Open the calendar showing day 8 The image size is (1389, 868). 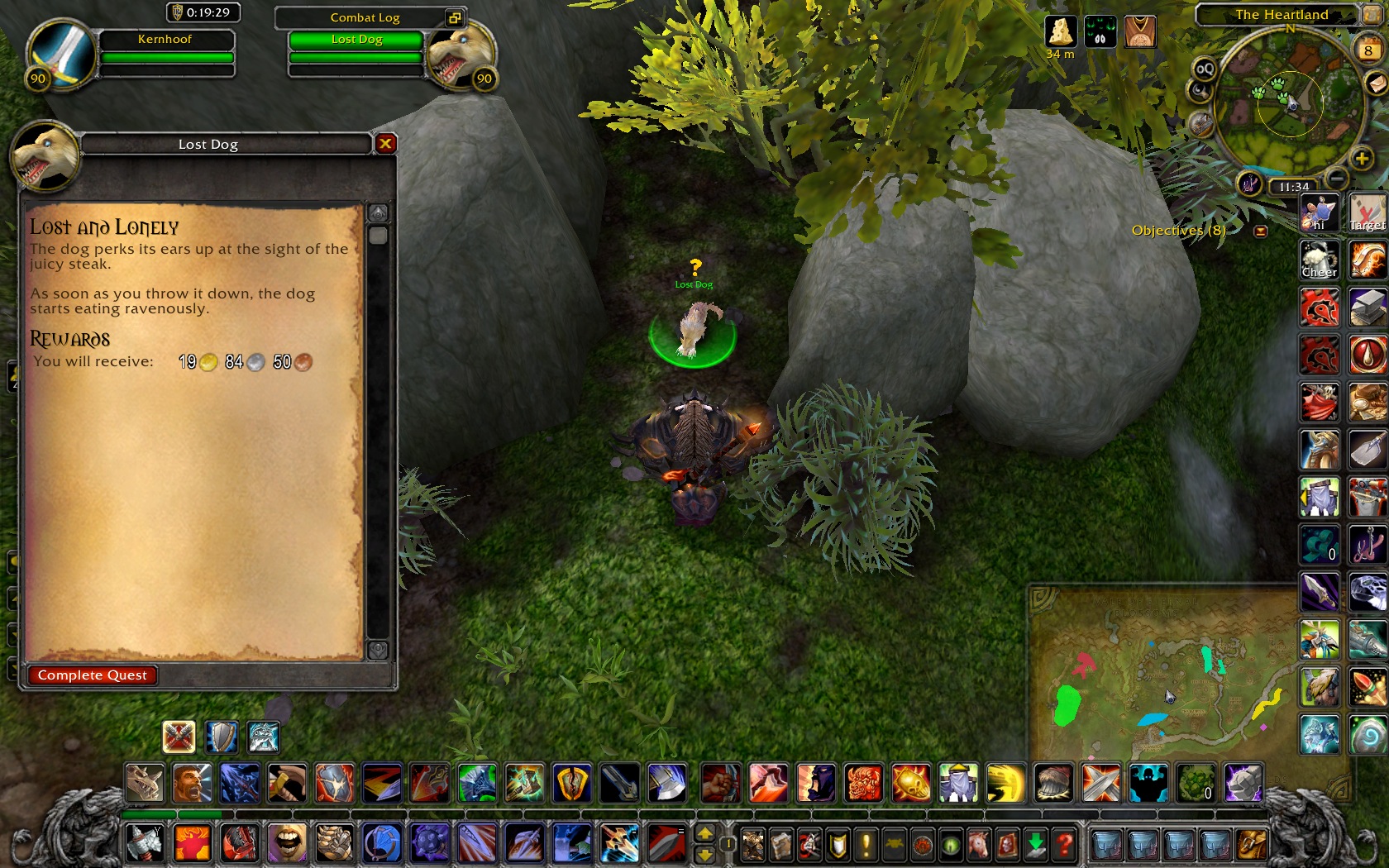[x=1368, y=50]
